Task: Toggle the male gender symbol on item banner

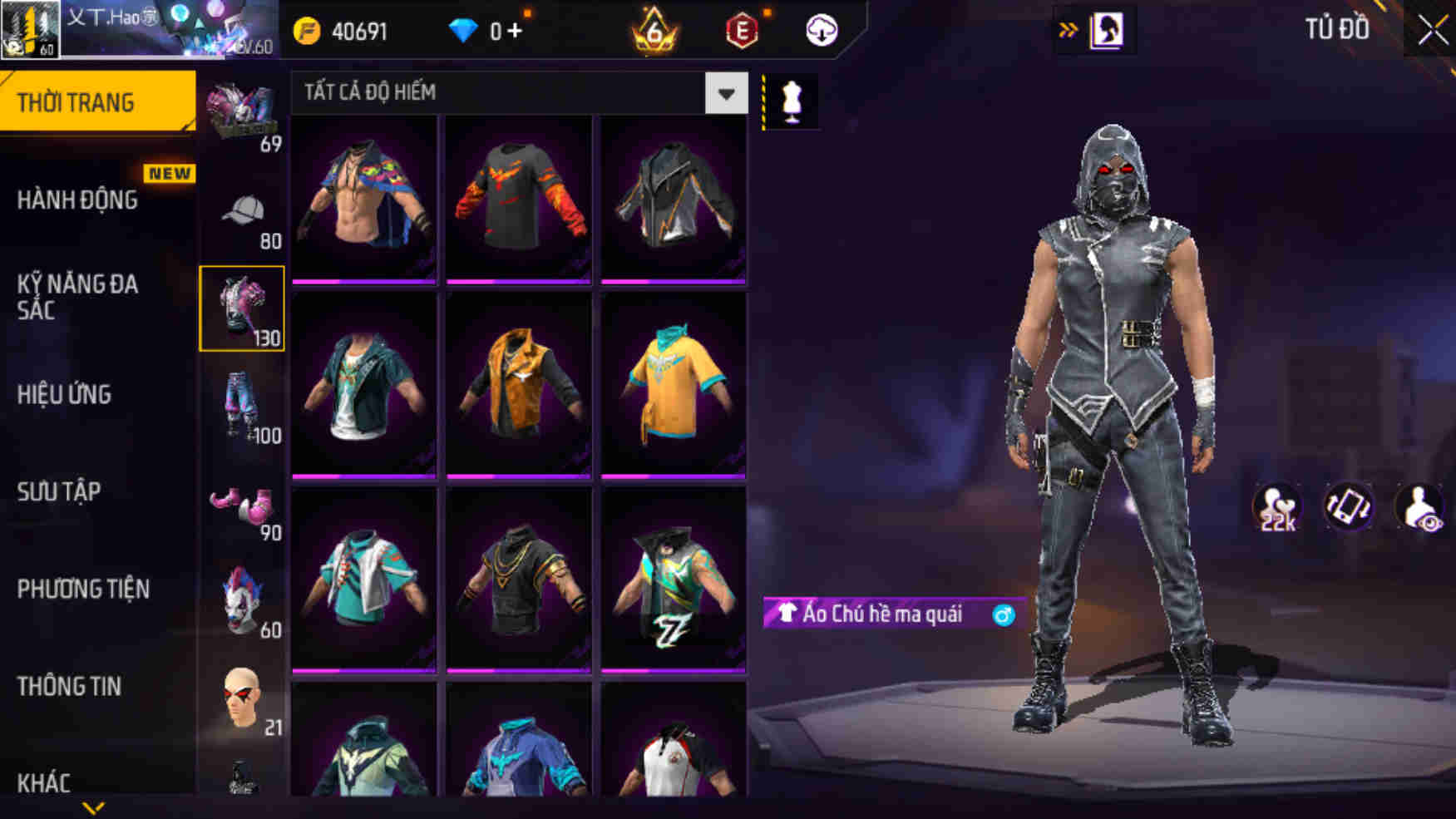Action: tap(1004, 615)
